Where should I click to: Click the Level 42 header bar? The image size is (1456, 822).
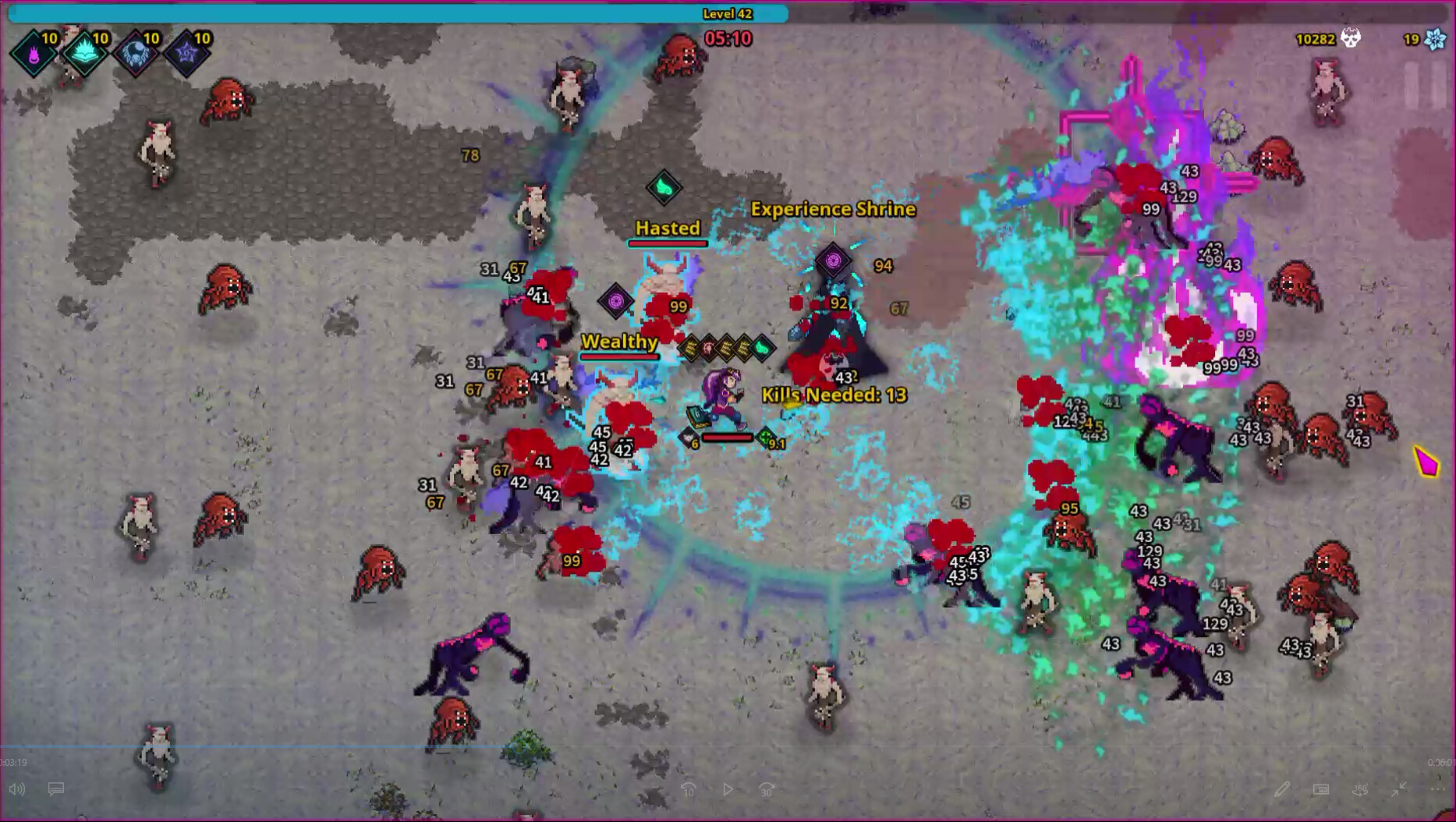(x=728, y=13)
